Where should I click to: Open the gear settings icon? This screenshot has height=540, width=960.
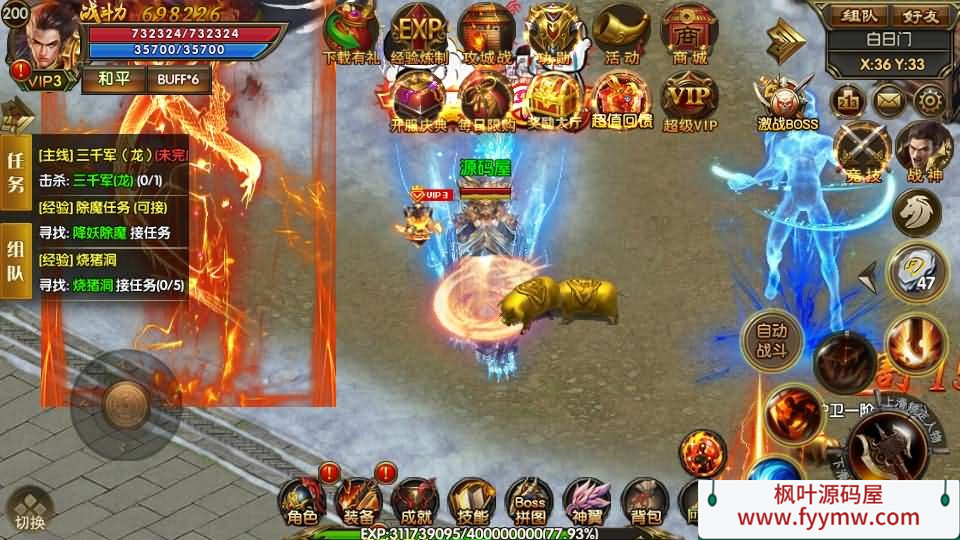[930, 100]
